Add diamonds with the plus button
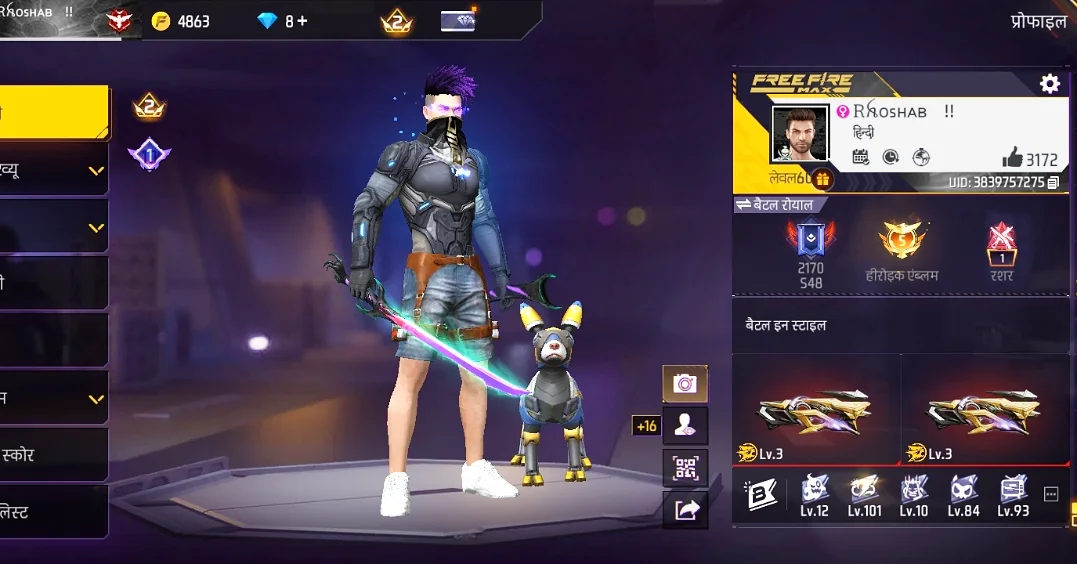 (x=303, y=21)
